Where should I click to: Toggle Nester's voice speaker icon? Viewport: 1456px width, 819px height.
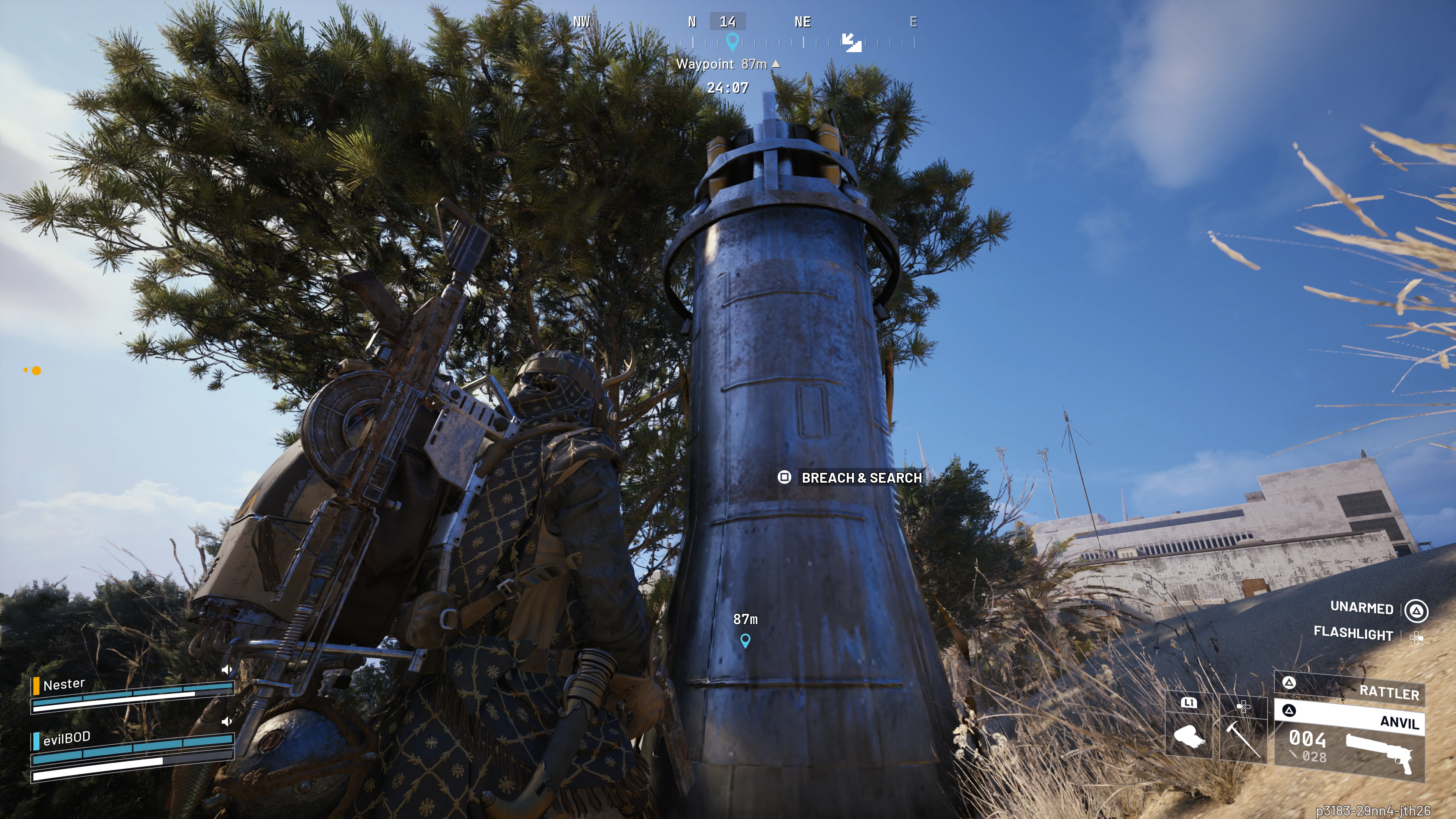click(227, 670)
